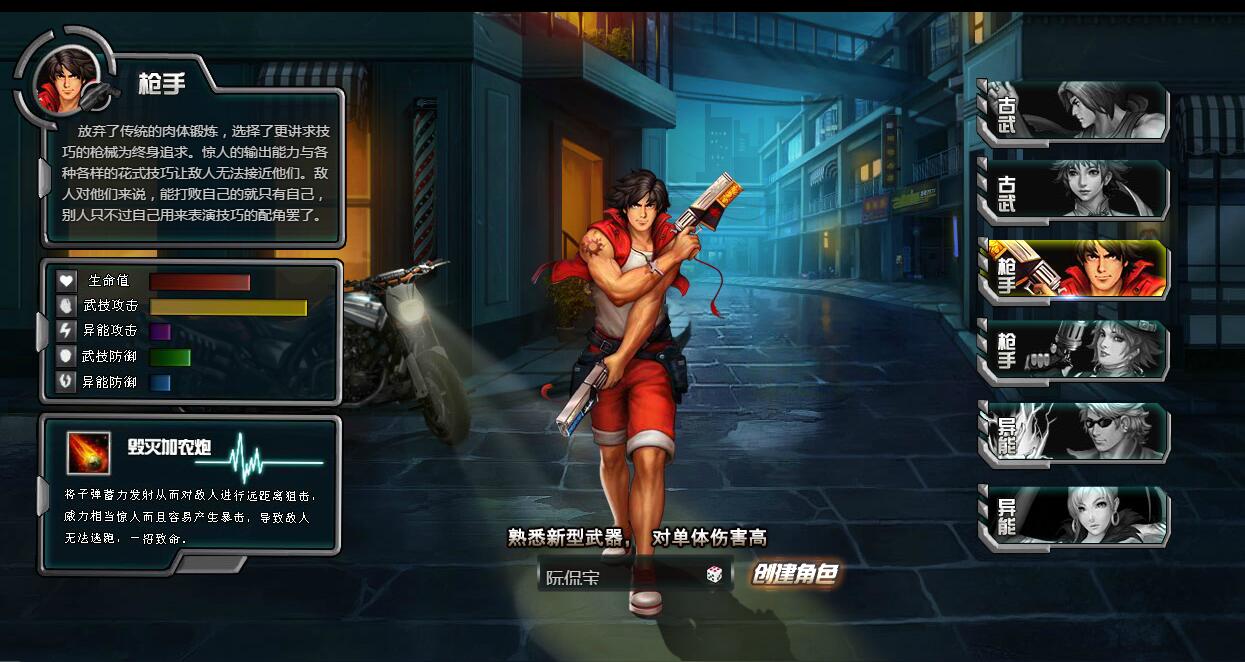Select the red-jacket male 枪手 class tile

click(1075, 268)
